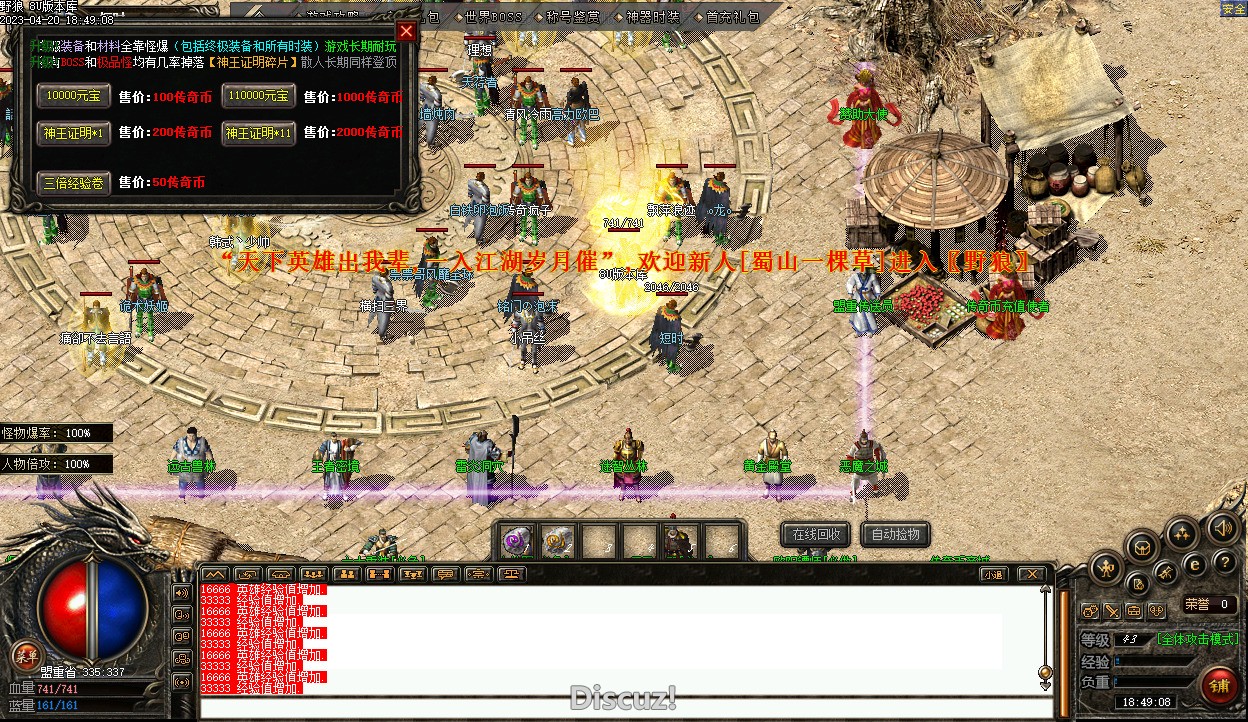The width and height of the screenshot is (1248, 722).
Task: Click the chat text input field
Action: coord(620,708)
